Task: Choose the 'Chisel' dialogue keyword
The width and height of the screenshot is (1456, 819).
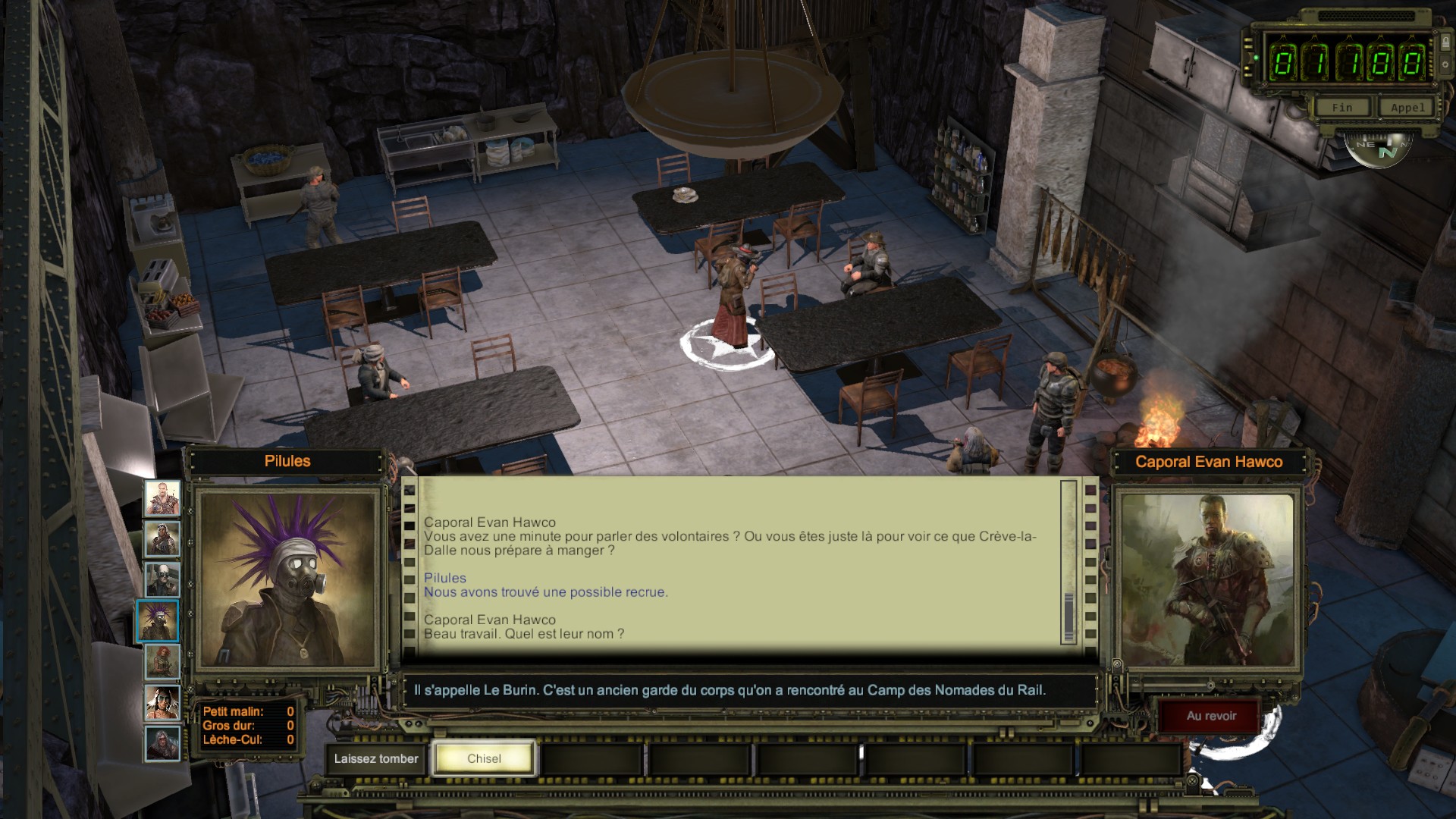Action: [x=484, y=758]
